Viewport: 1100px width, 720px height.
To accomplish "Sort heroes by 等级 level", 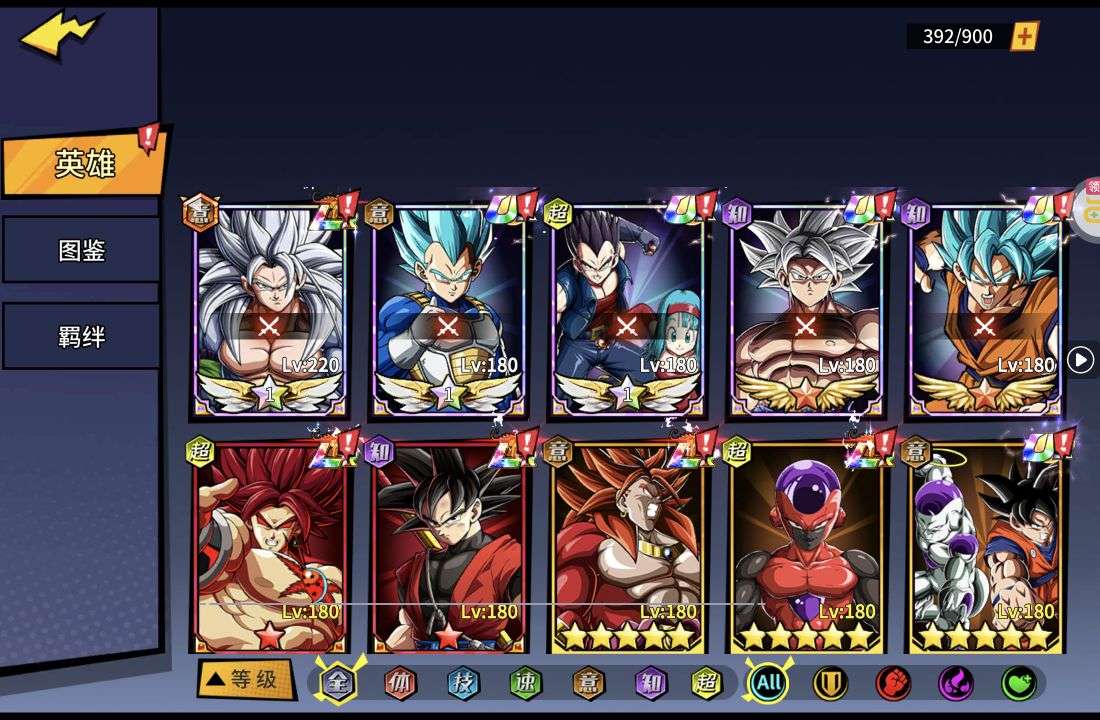I will 244,680.
